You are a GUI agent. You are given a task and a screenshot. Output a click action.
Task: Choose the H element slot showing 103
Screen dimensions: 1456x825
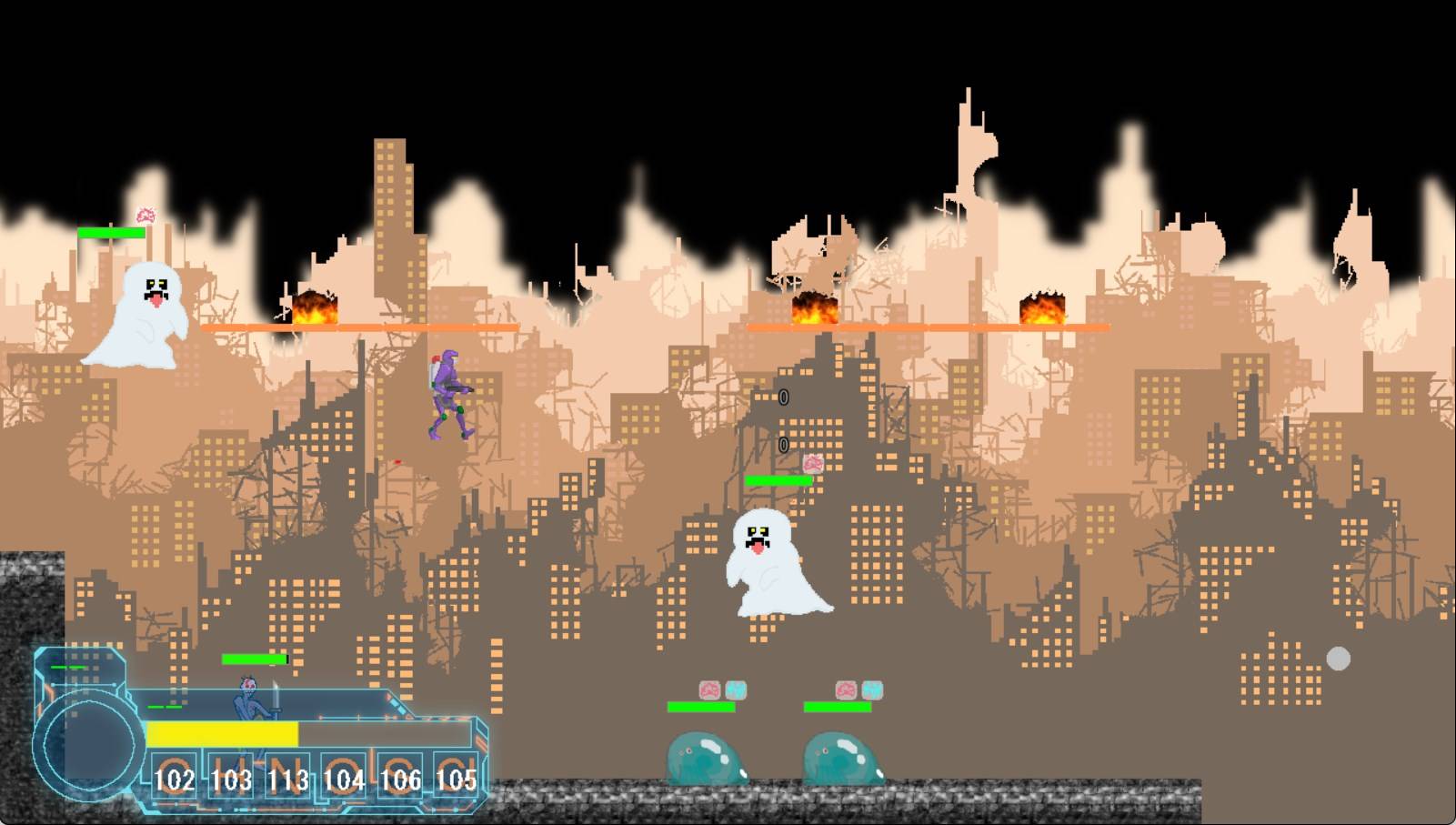[230, 776]
